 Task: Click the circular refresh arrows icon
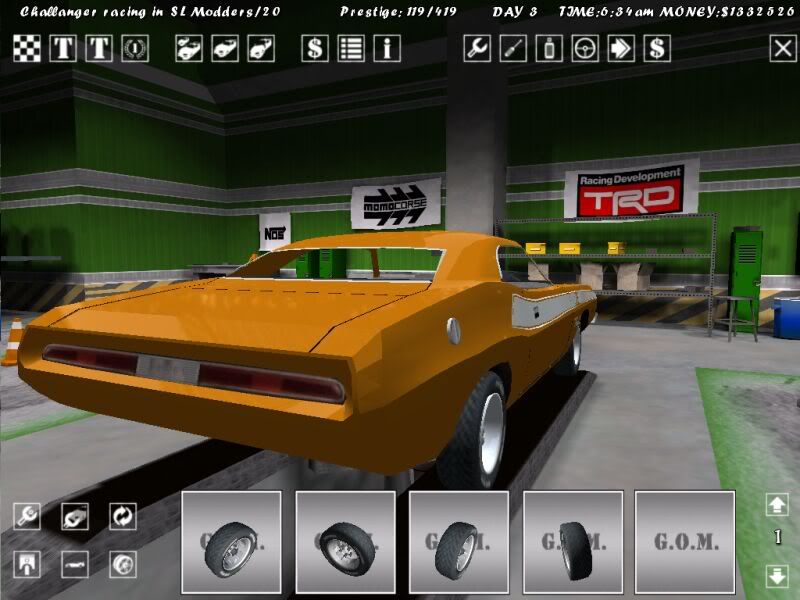(x=123, y=516)
